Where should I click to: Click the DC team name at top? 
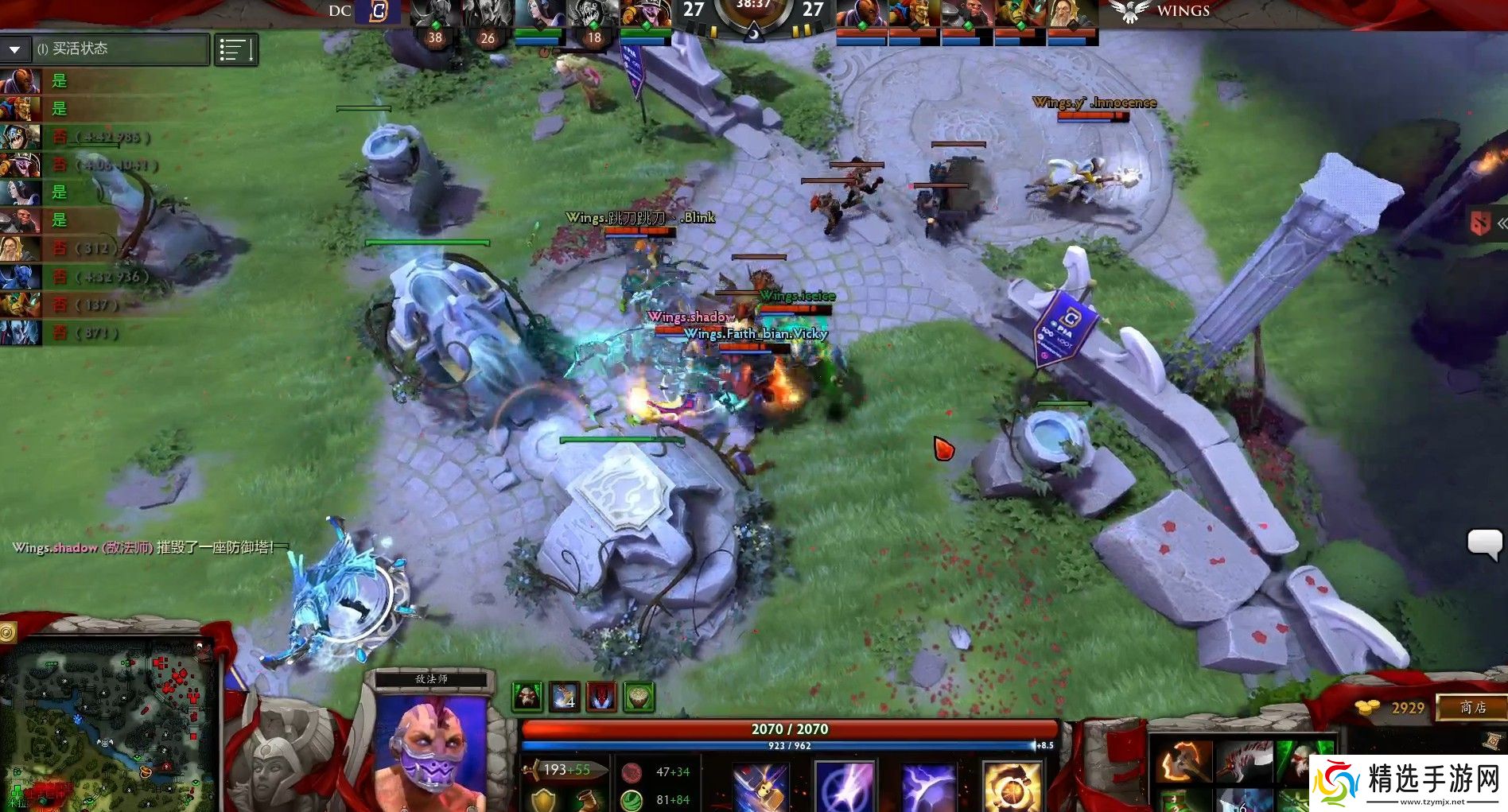[x=340, y=12]
